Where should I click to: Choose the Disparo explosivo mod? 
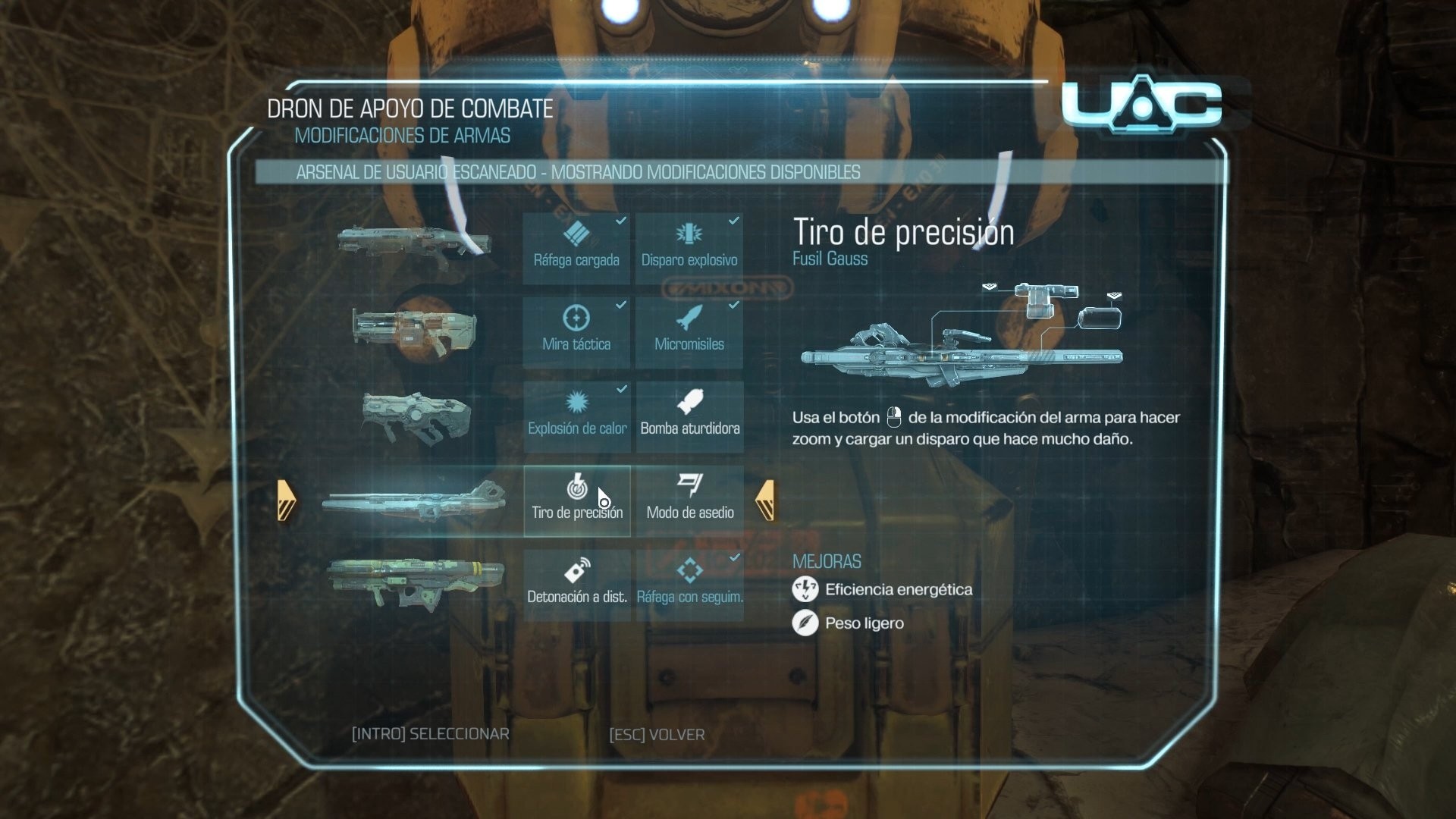click(689, 248)
